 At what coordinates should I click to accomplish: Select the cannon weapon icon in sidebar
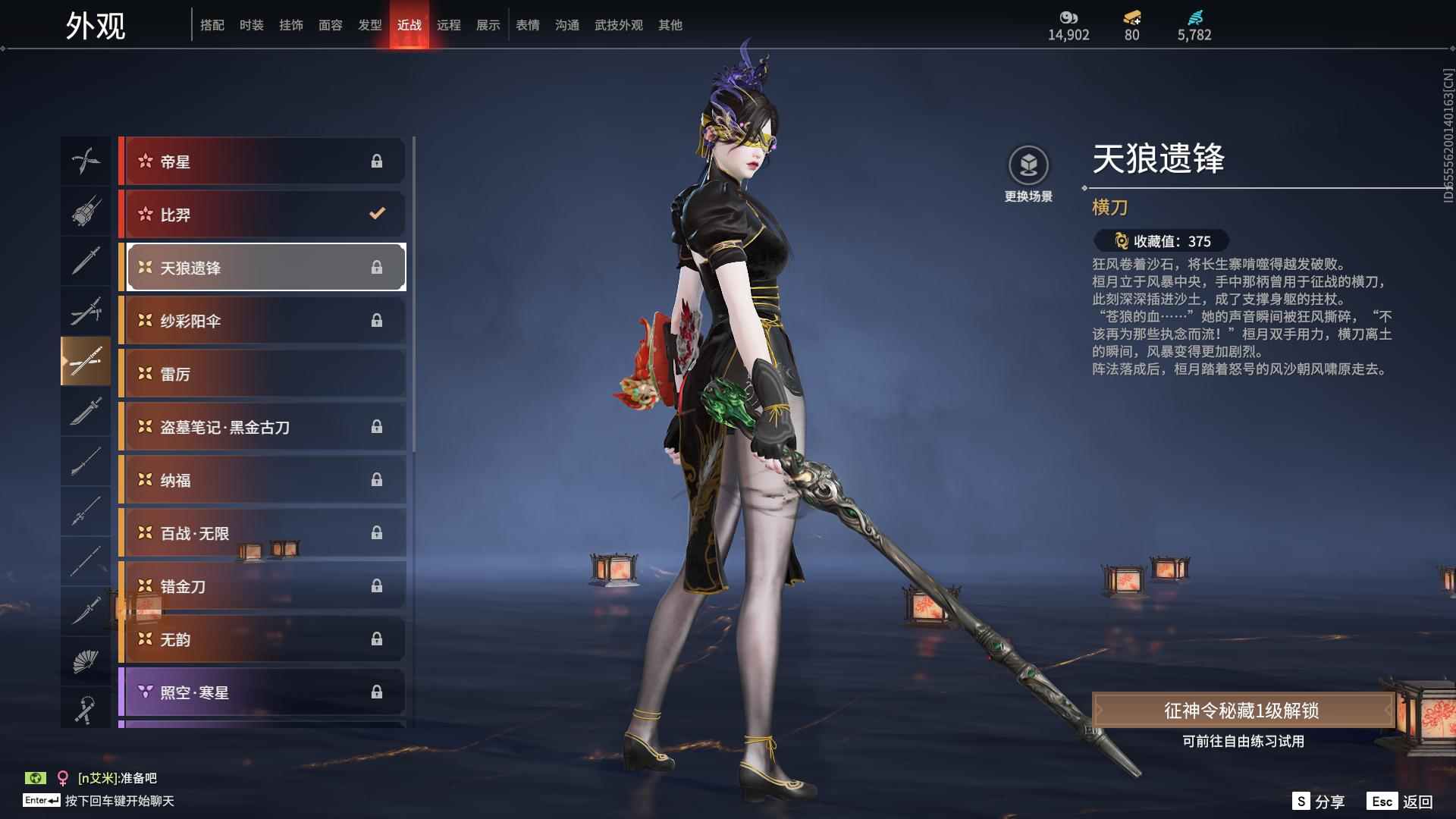pyautogui.click(x=86, y=212)
